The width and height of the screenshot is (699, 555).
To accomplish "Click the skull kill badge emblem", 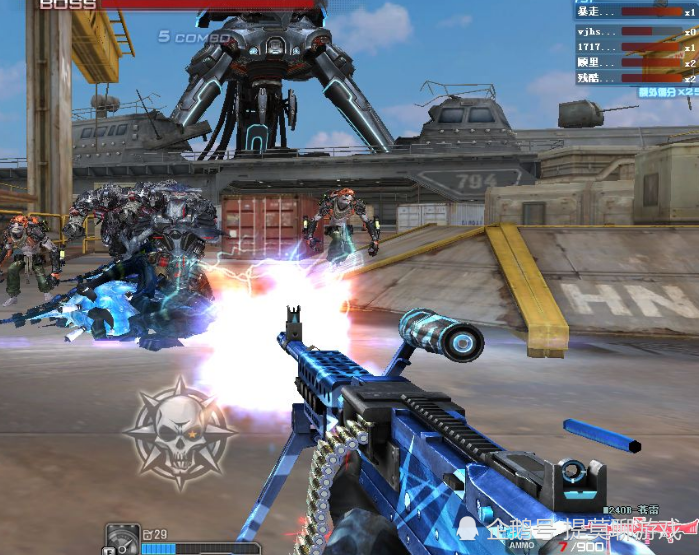I will click(179, 430).
